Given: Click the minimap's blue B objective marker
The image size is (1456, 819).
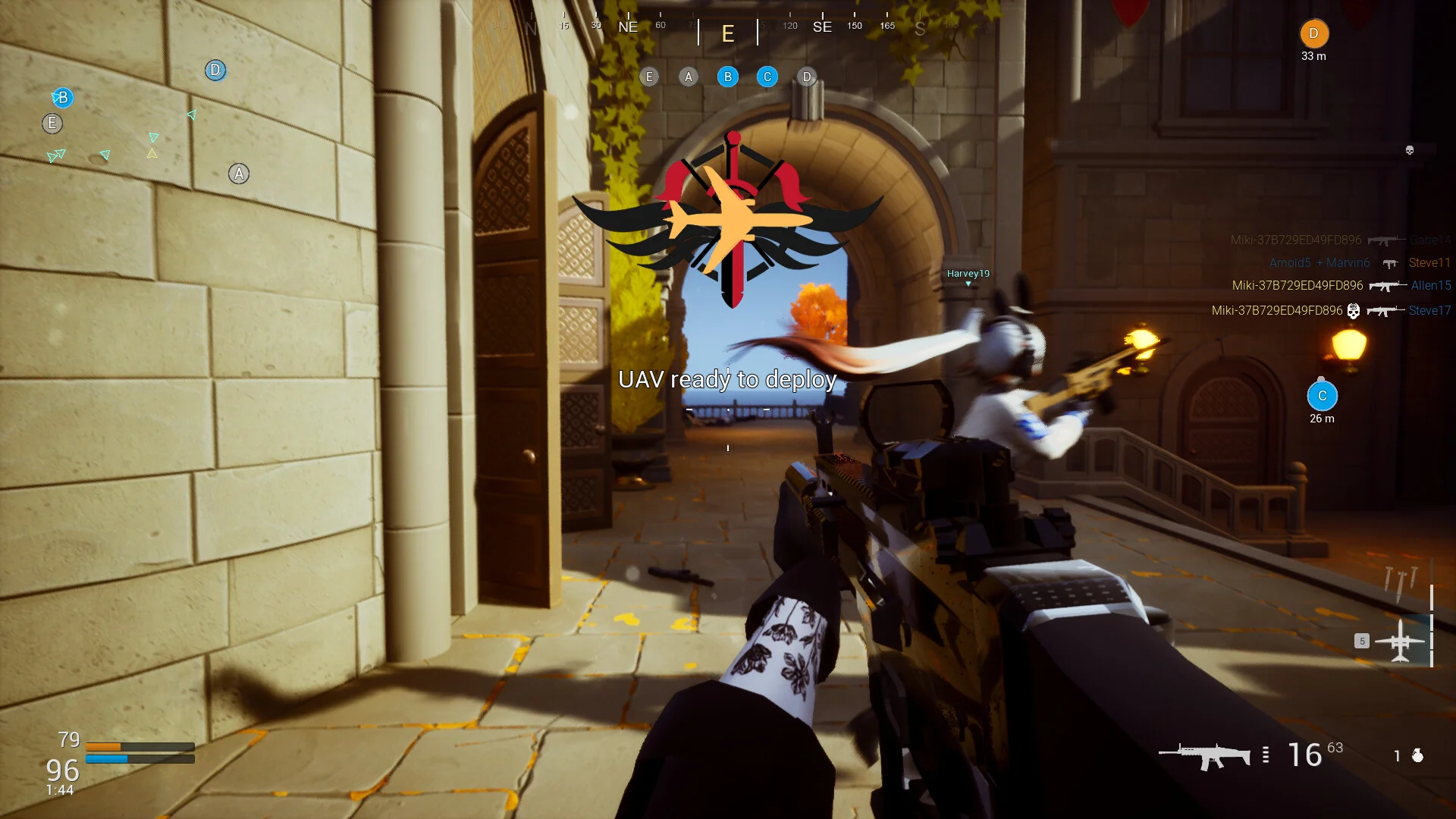Looking at the screenshot, I should coord(63,97).
